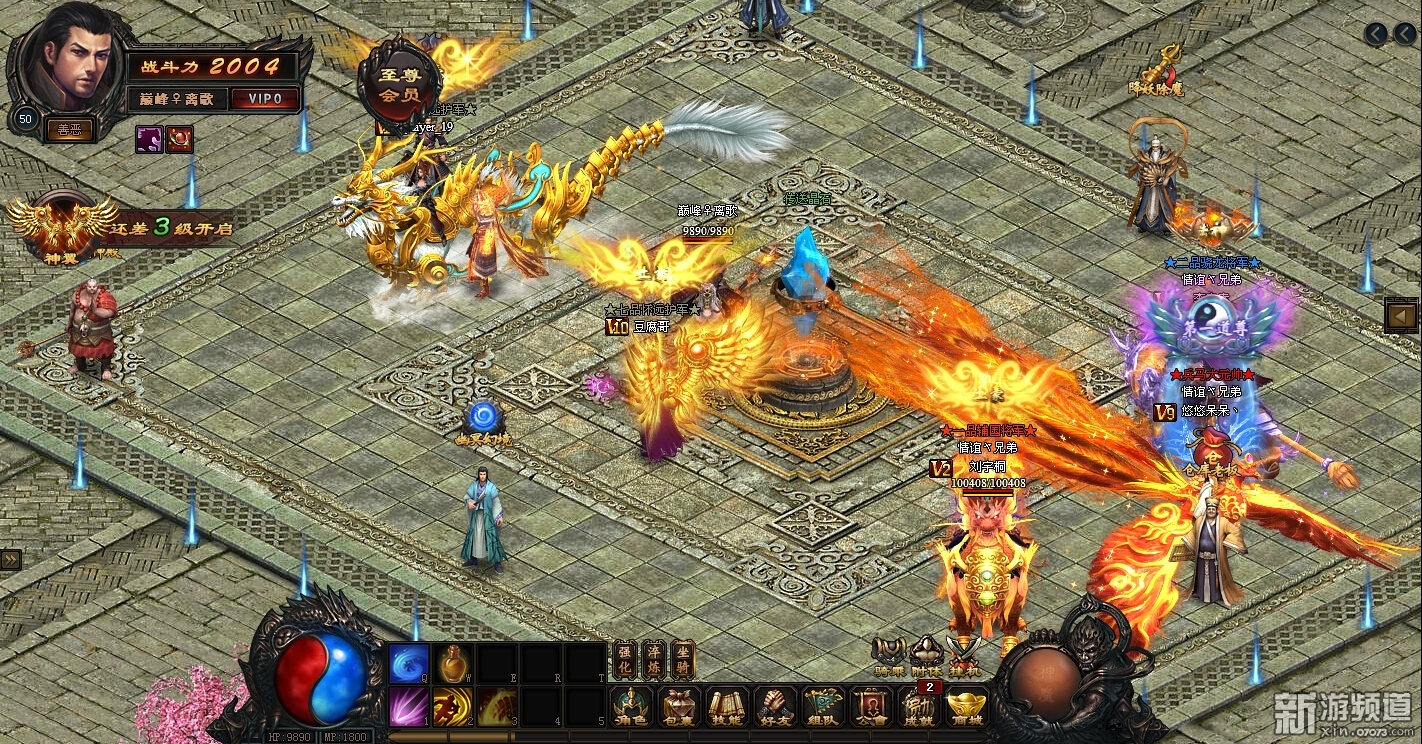This screenshot has height=744, width=1422.
Task: Toggle the 骑乘 ride icon
Action: tap(888, 655)
